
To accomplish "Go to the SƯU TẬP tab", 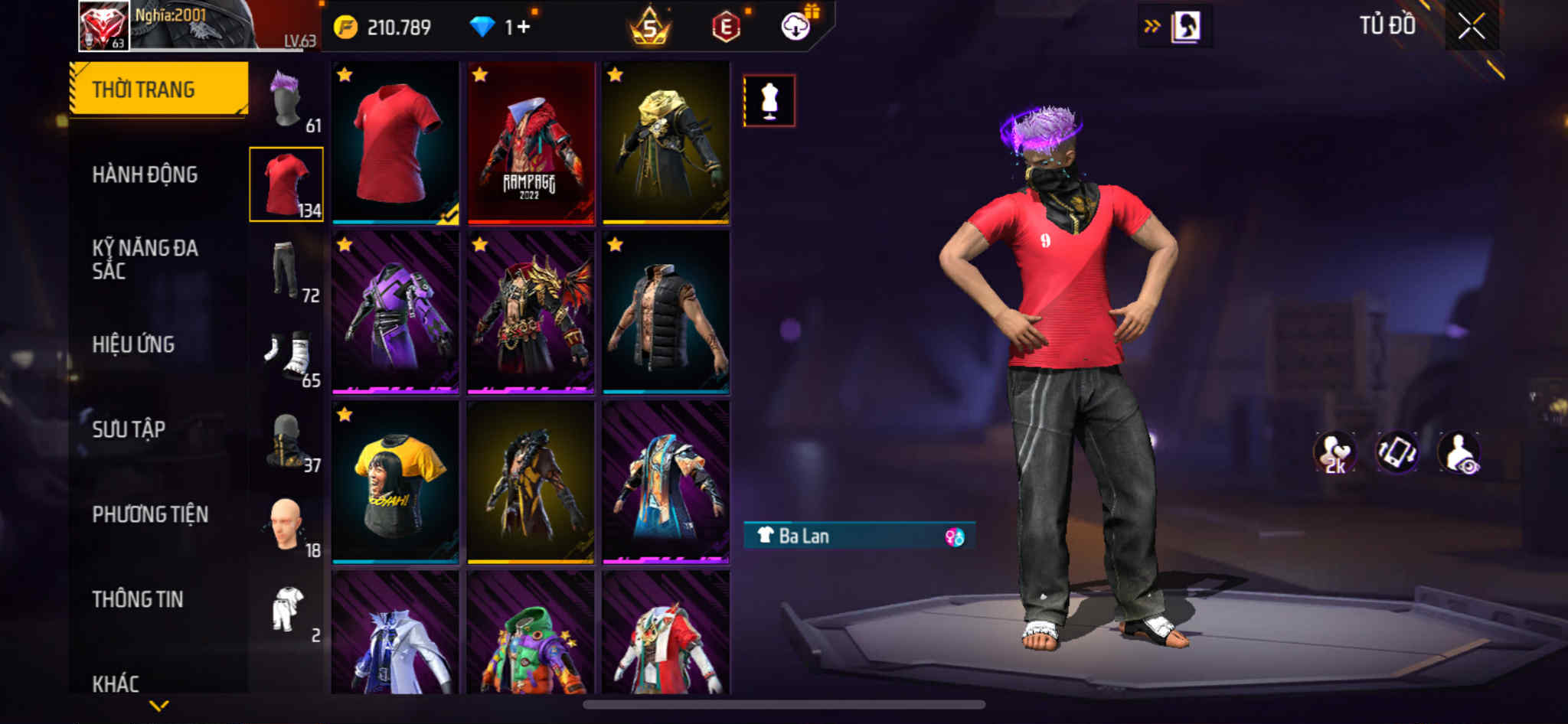I will tap(129, 429).
